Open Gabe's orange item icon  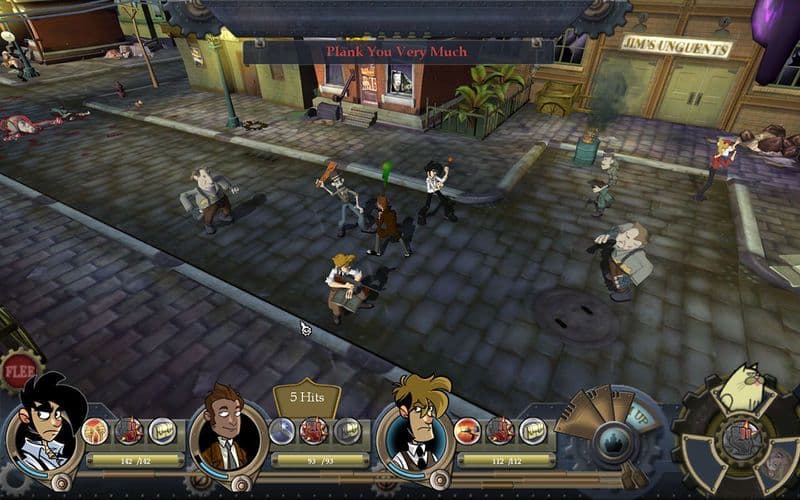(x=96, y=431)
